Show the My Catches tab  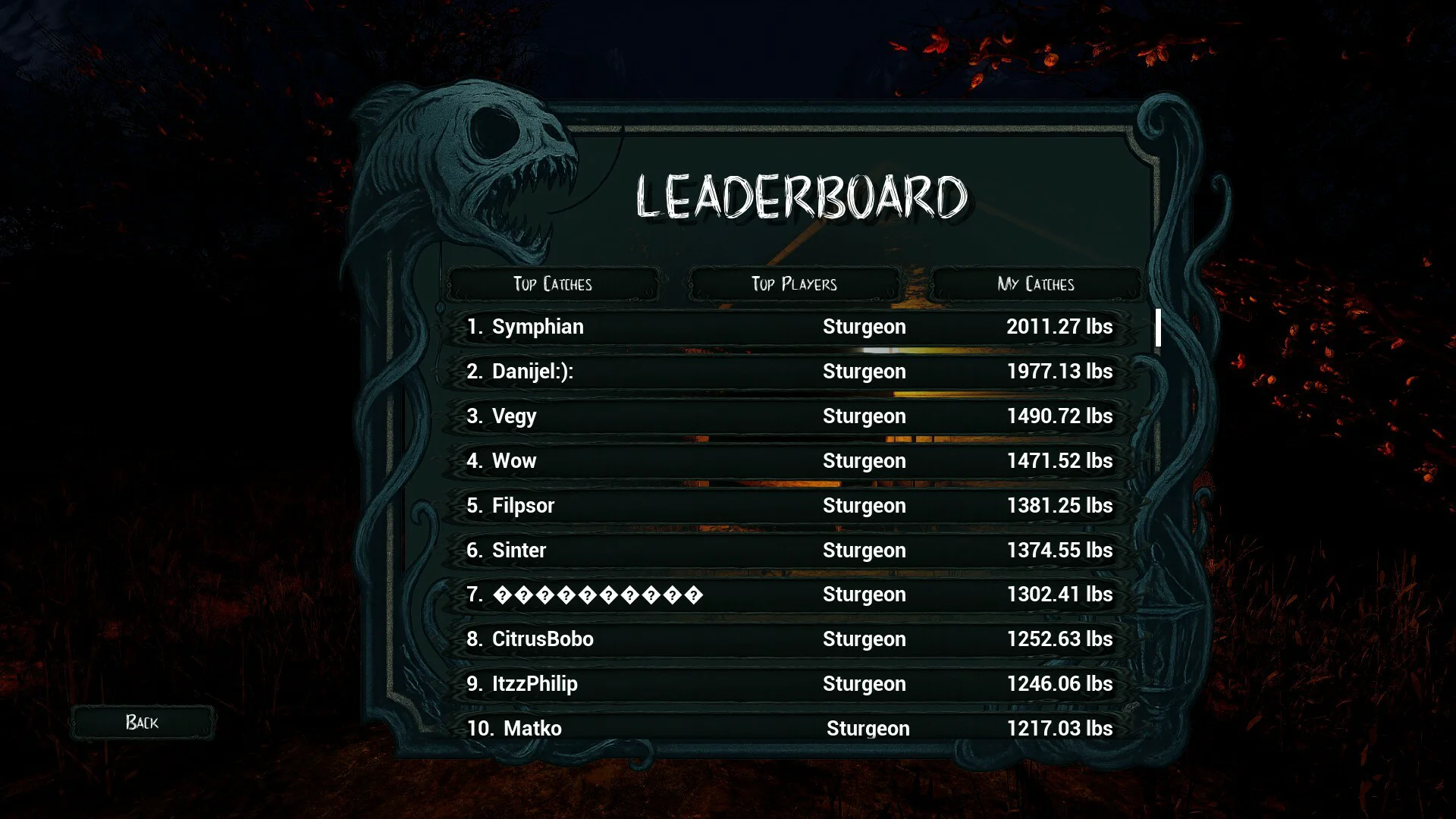pos(1036,284)
